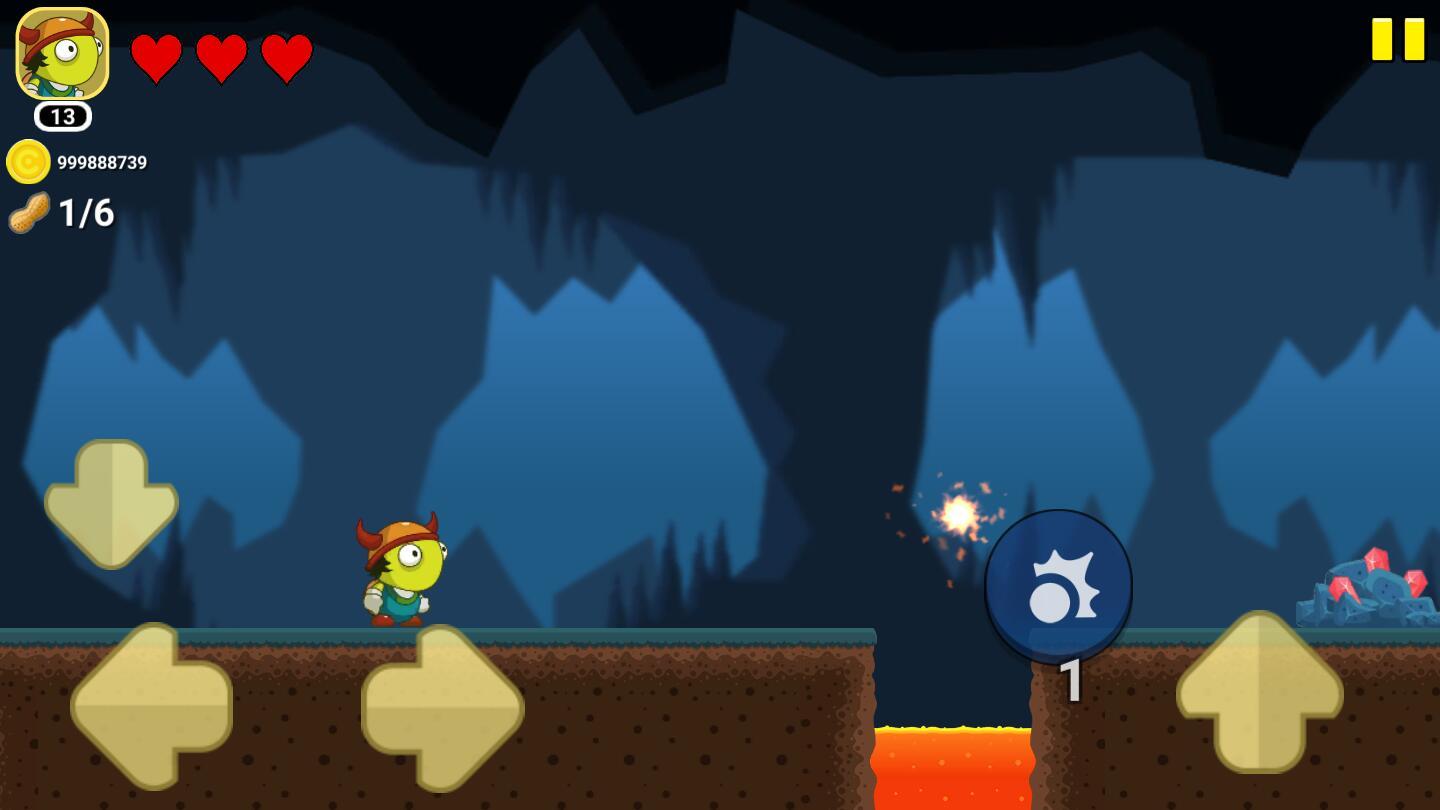
Task: Tap the coin currency icon
Action: pyautogui.click(x=27, y=161)
